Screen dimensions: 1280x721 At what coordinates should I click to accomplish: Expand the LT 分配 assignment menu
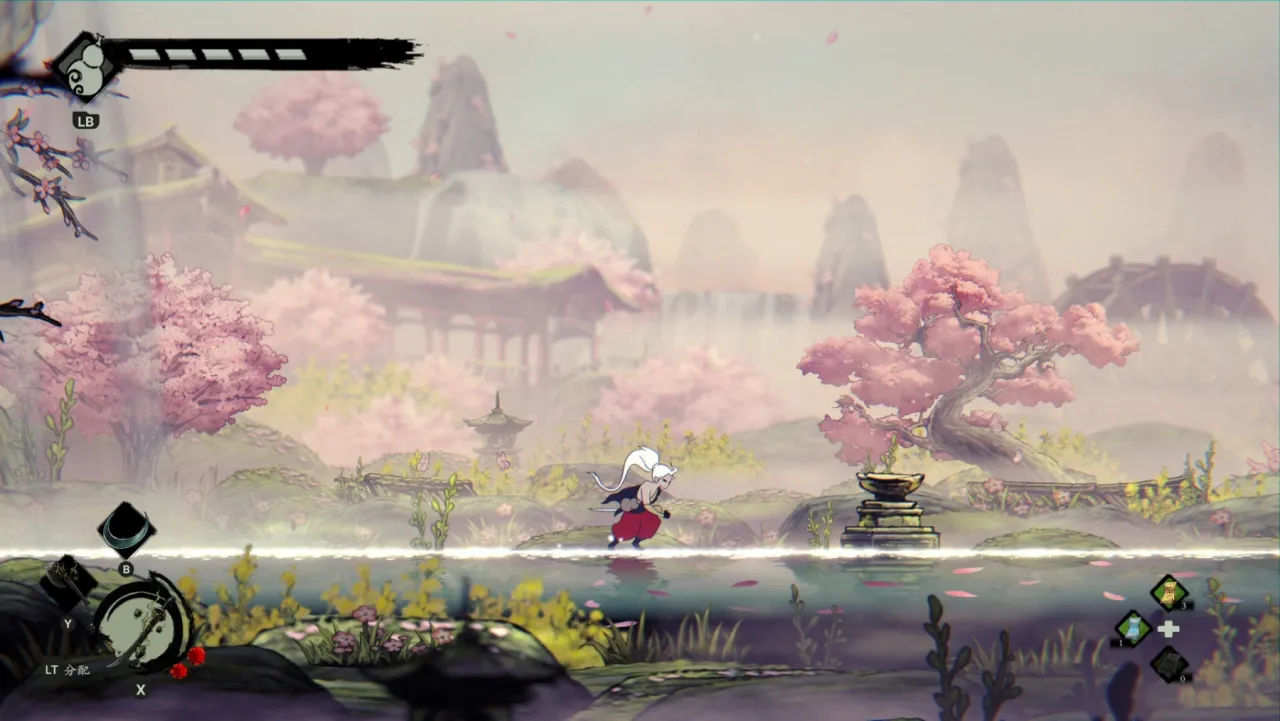(x=67, y=670)
